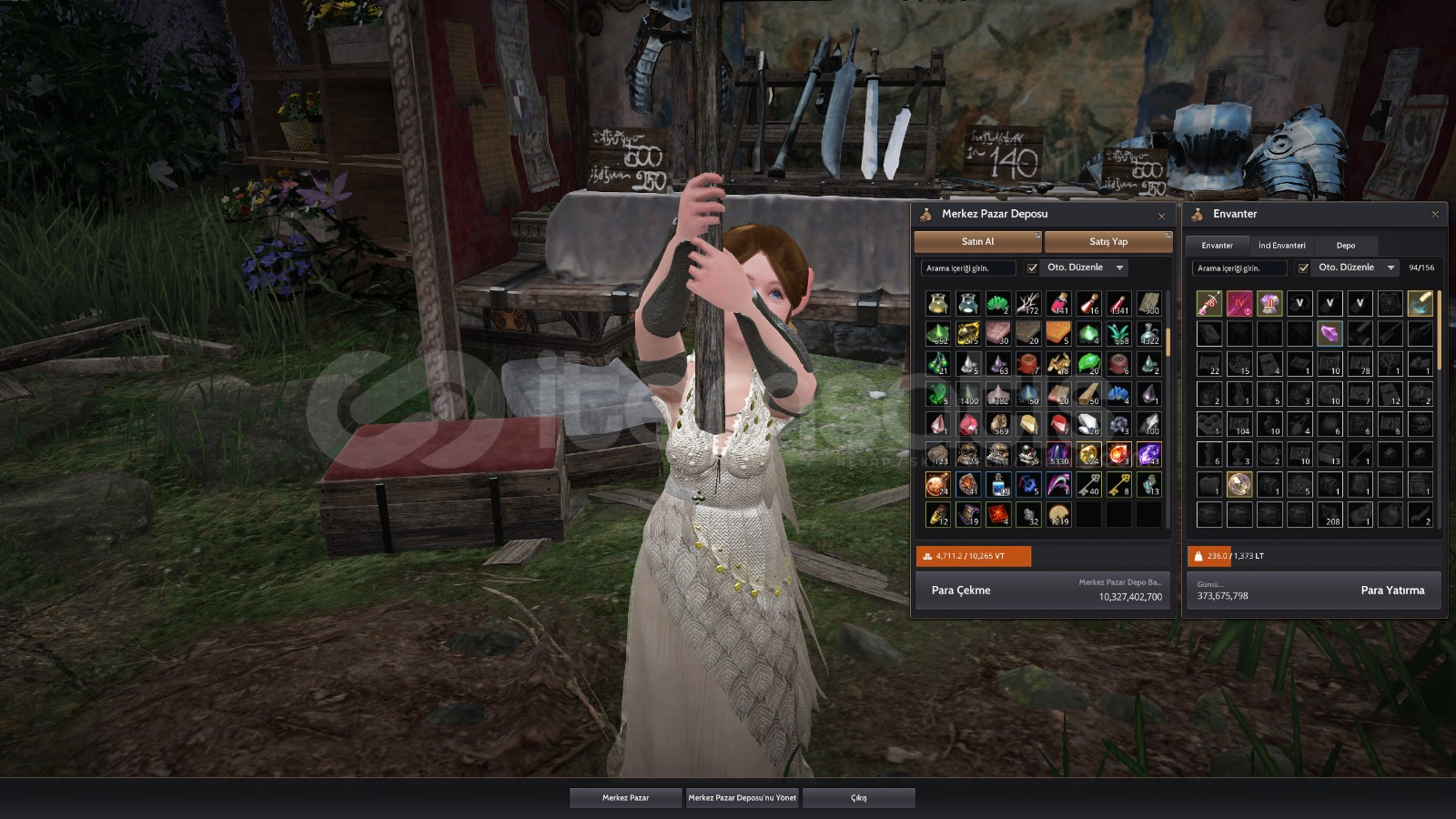Select the golden key stack of 8

point(1118,484)
